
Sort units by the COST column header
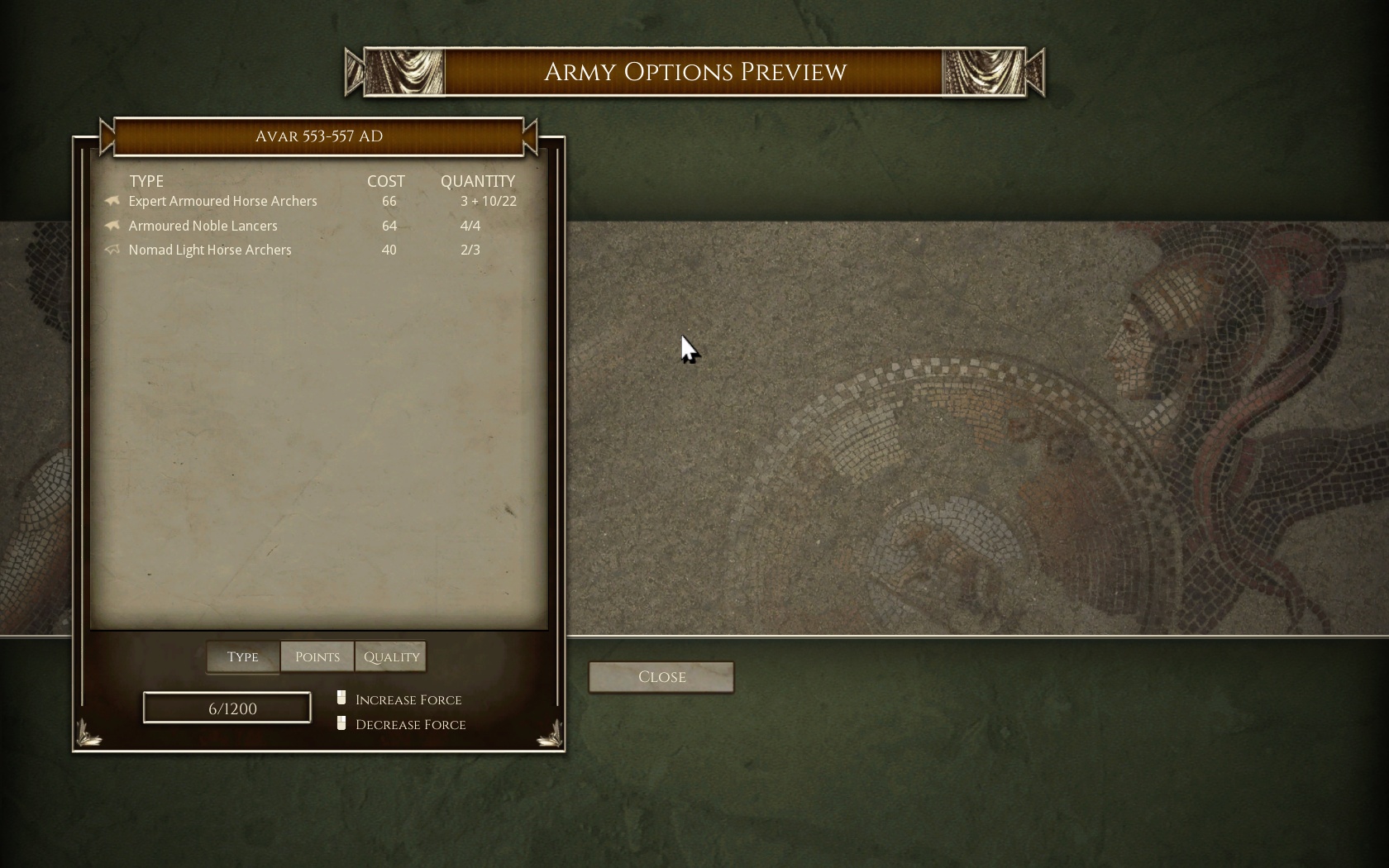pos(385,181)
